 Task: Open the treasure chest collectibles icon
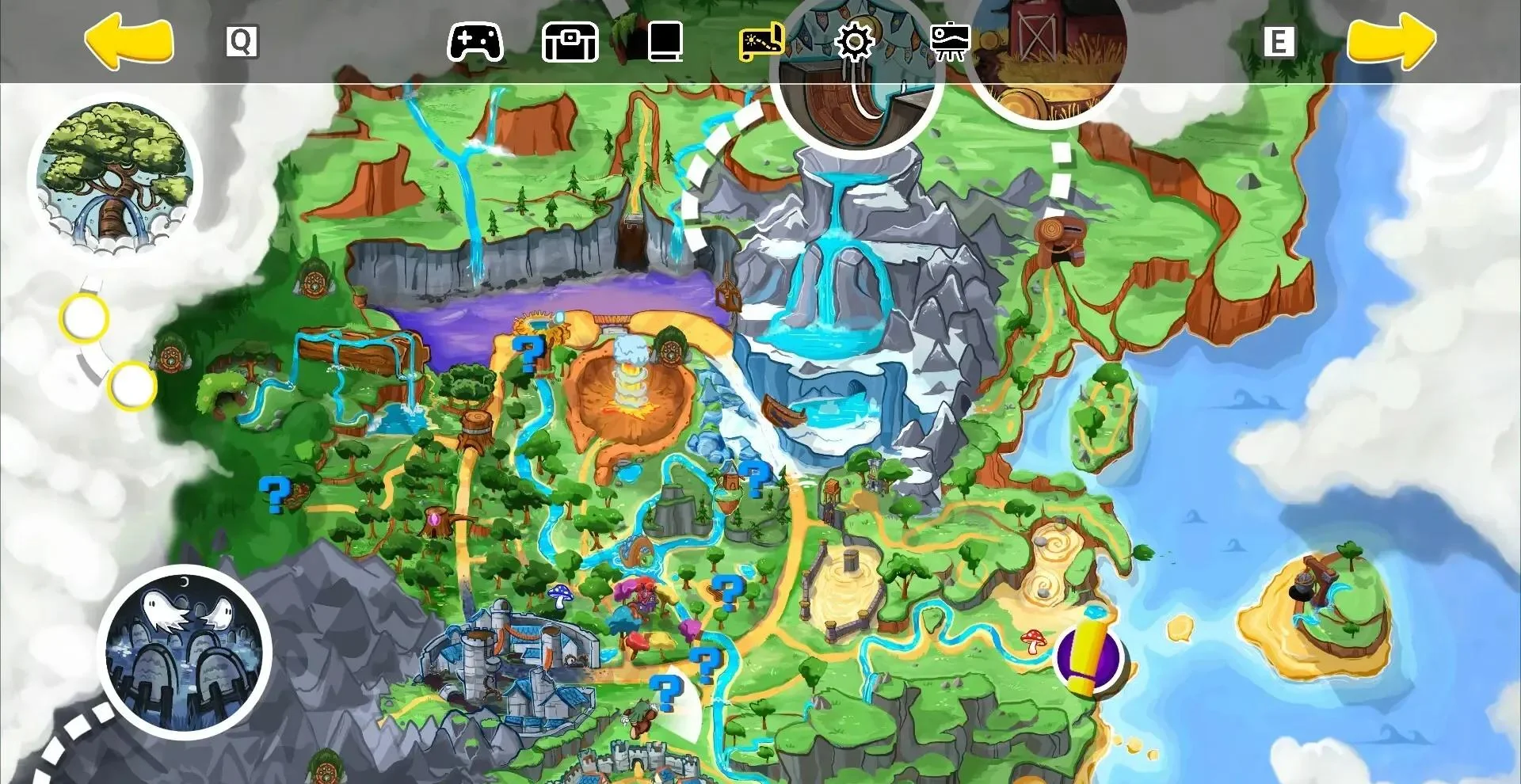click(x=569, y=43)
